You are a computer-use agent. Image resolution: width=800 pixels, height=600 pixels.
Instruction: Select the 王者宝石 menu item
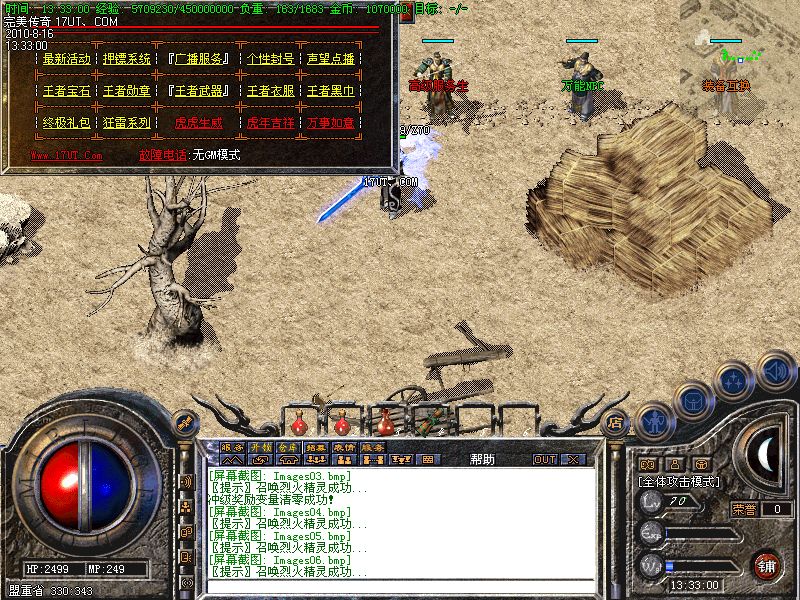click(x=67, y=91)
